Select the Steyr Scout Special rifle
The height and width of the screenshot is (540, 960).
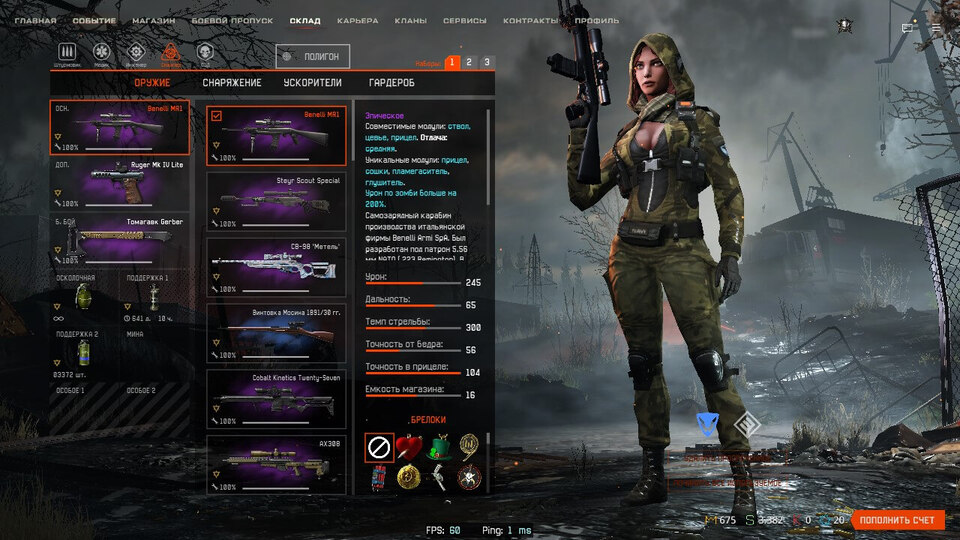coord(275,201)
